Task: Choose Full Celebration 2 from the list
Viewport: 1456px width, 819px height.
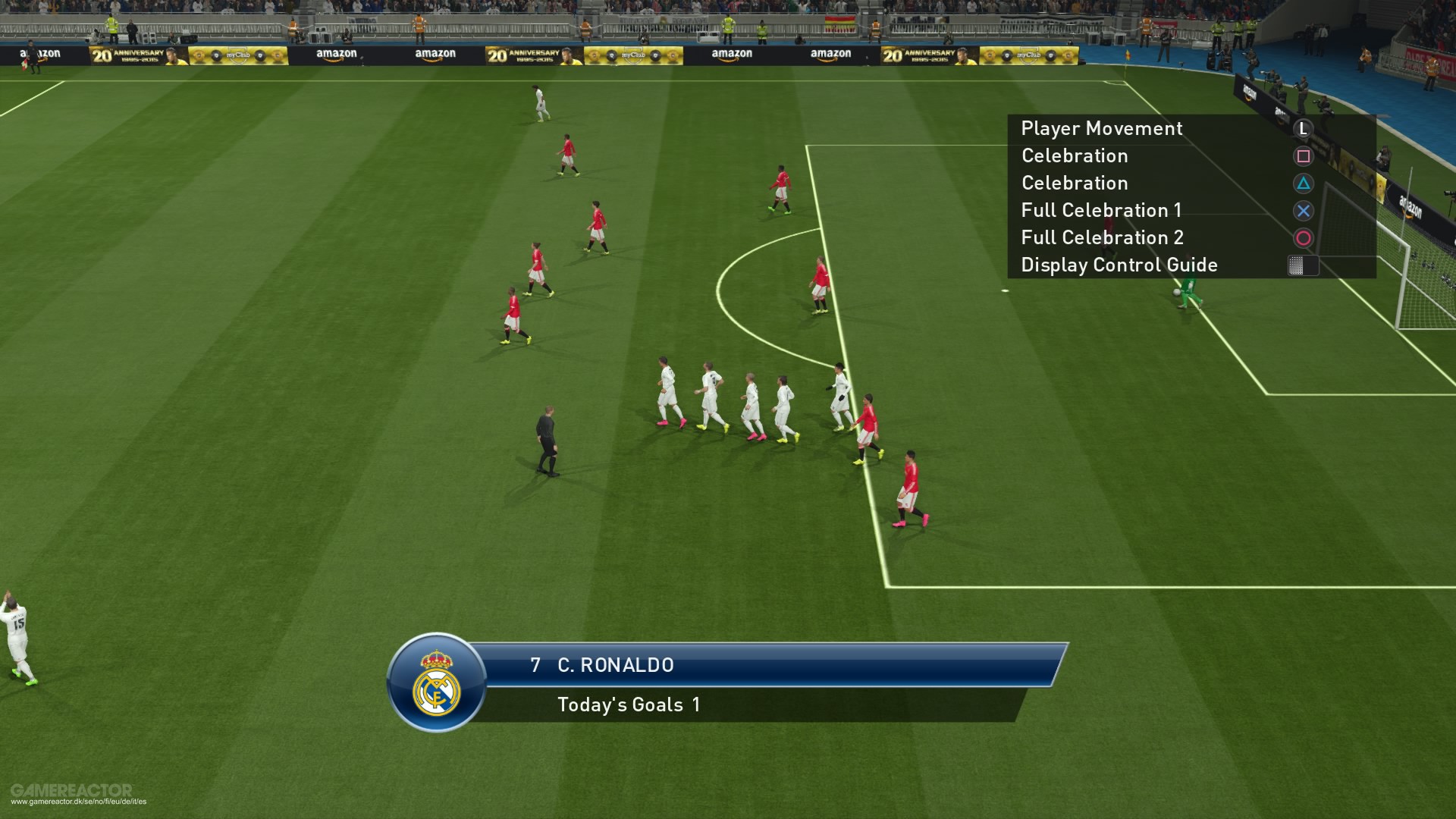Action: 1101,238
